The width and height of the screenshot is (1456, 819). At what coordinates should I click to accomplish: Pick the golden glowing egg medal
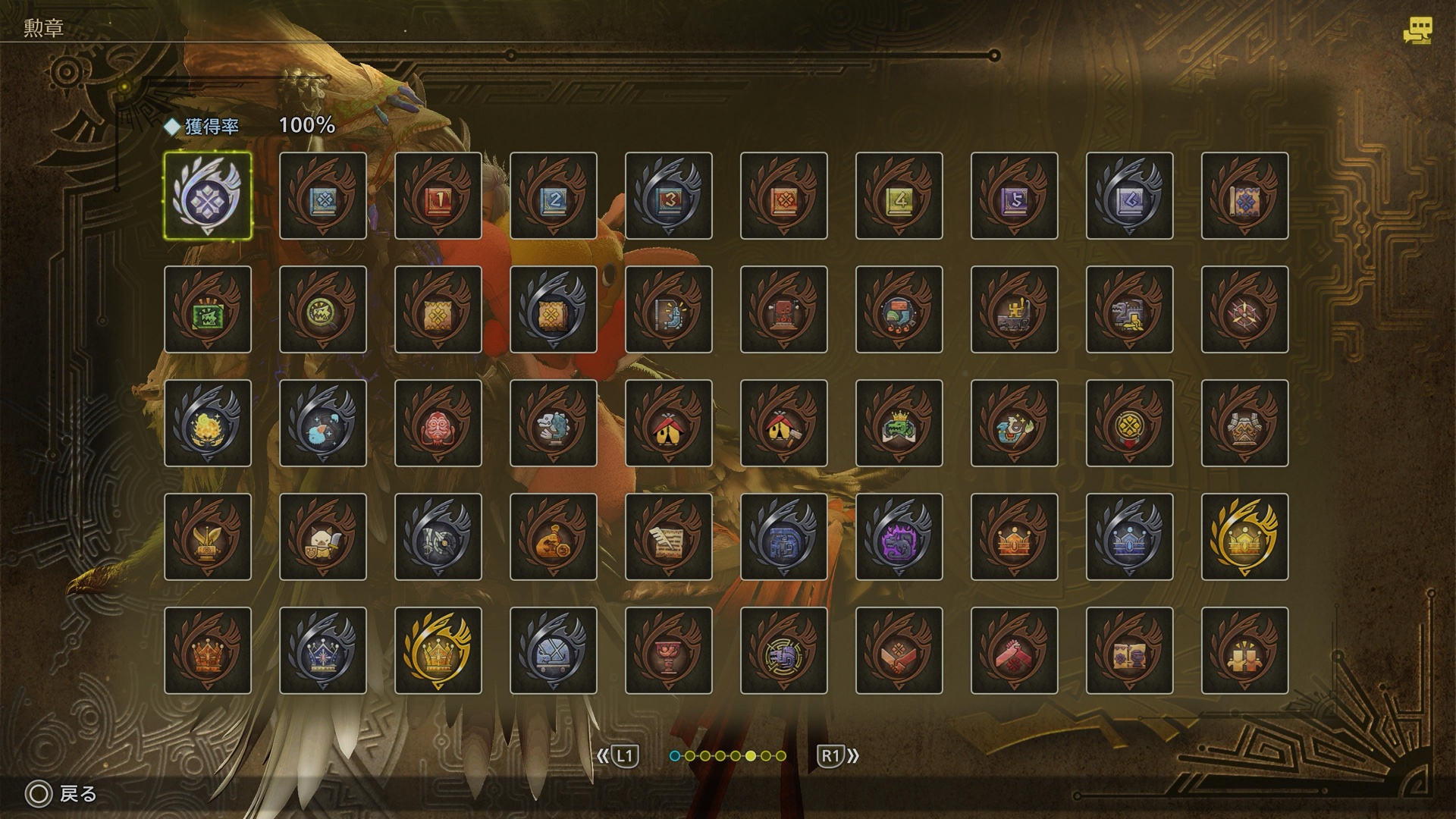pos(208,423)
